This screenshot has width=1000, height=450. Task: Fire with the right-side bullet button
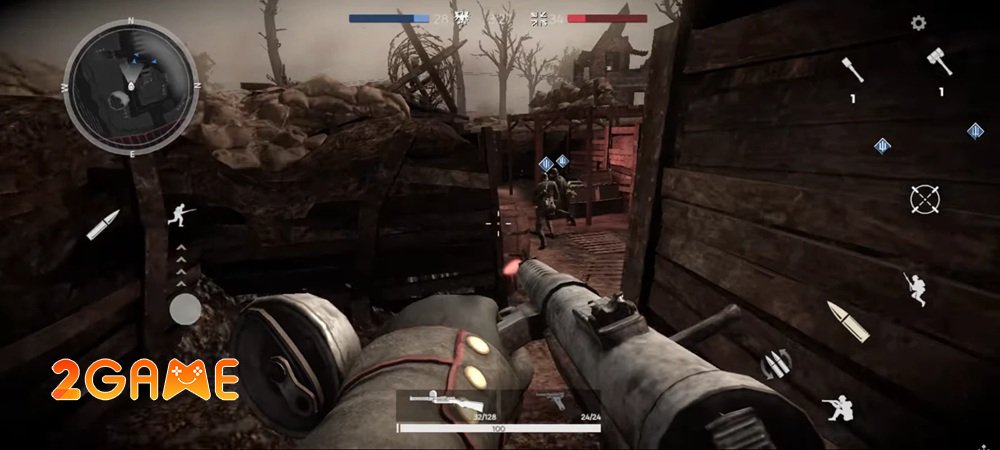pyautogui.click(x=847, y=320)
